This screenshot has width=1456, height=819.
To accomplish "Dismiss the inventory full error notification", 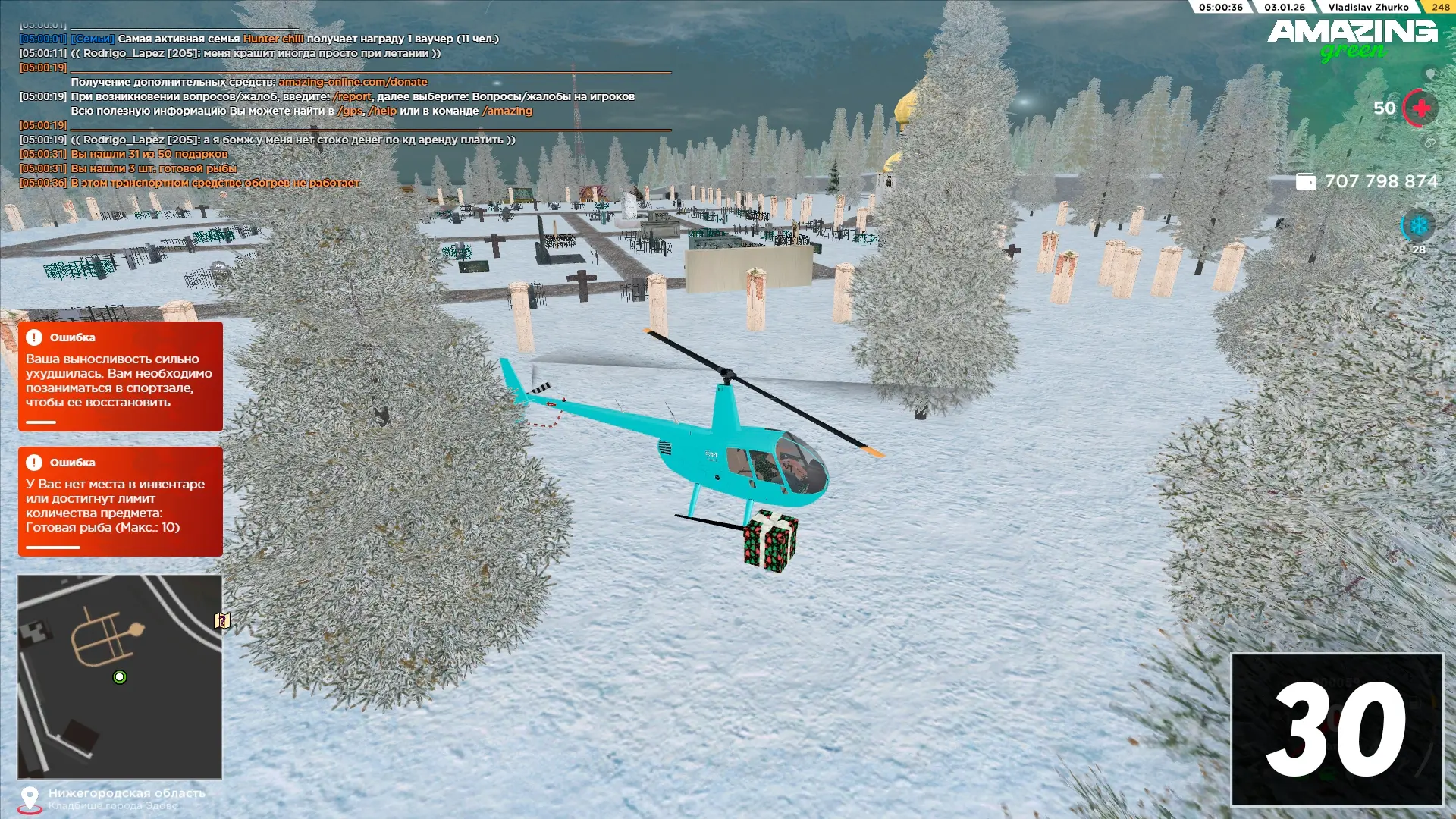I will pos(121,501).
